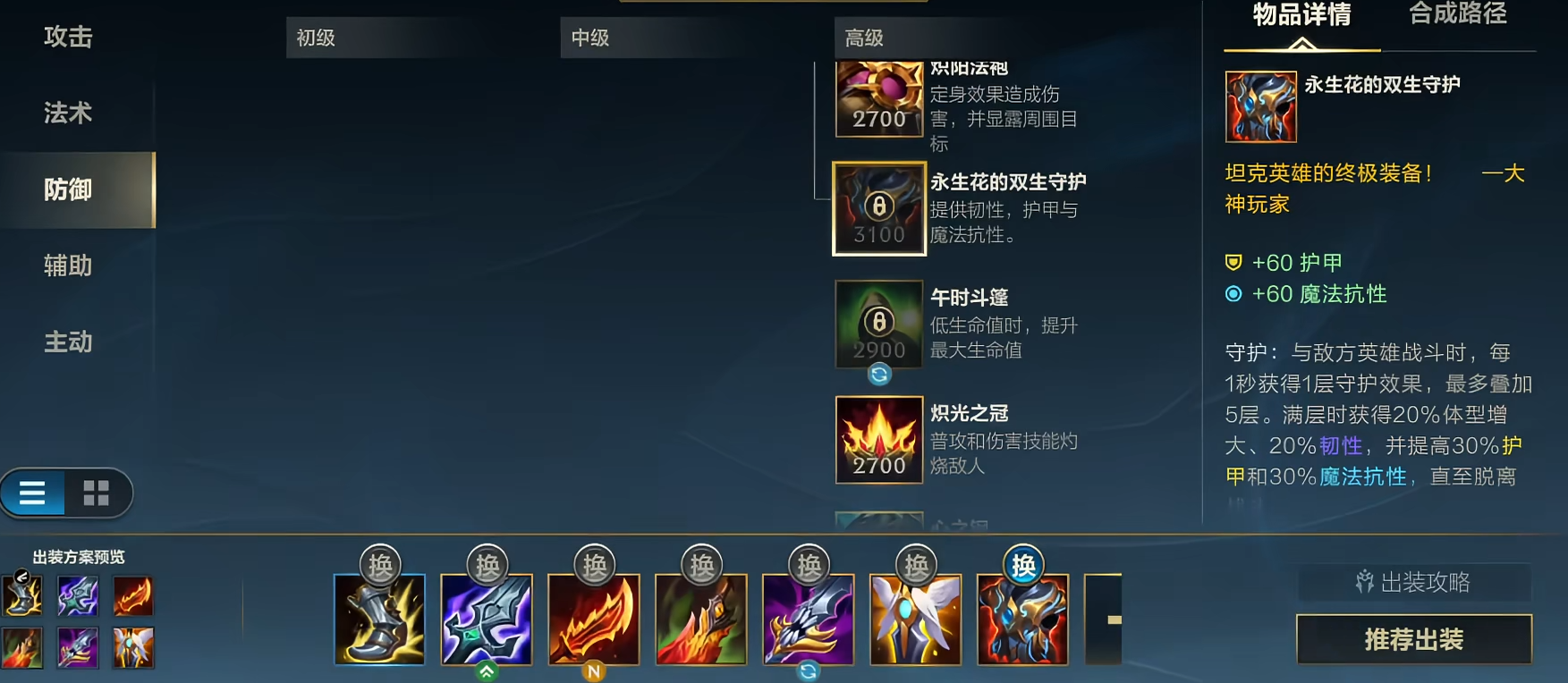Image resolution: width=1568 pixels, height=683 pixels.
Task: Select the 午时斗篷 item icon
Action: 878,325
